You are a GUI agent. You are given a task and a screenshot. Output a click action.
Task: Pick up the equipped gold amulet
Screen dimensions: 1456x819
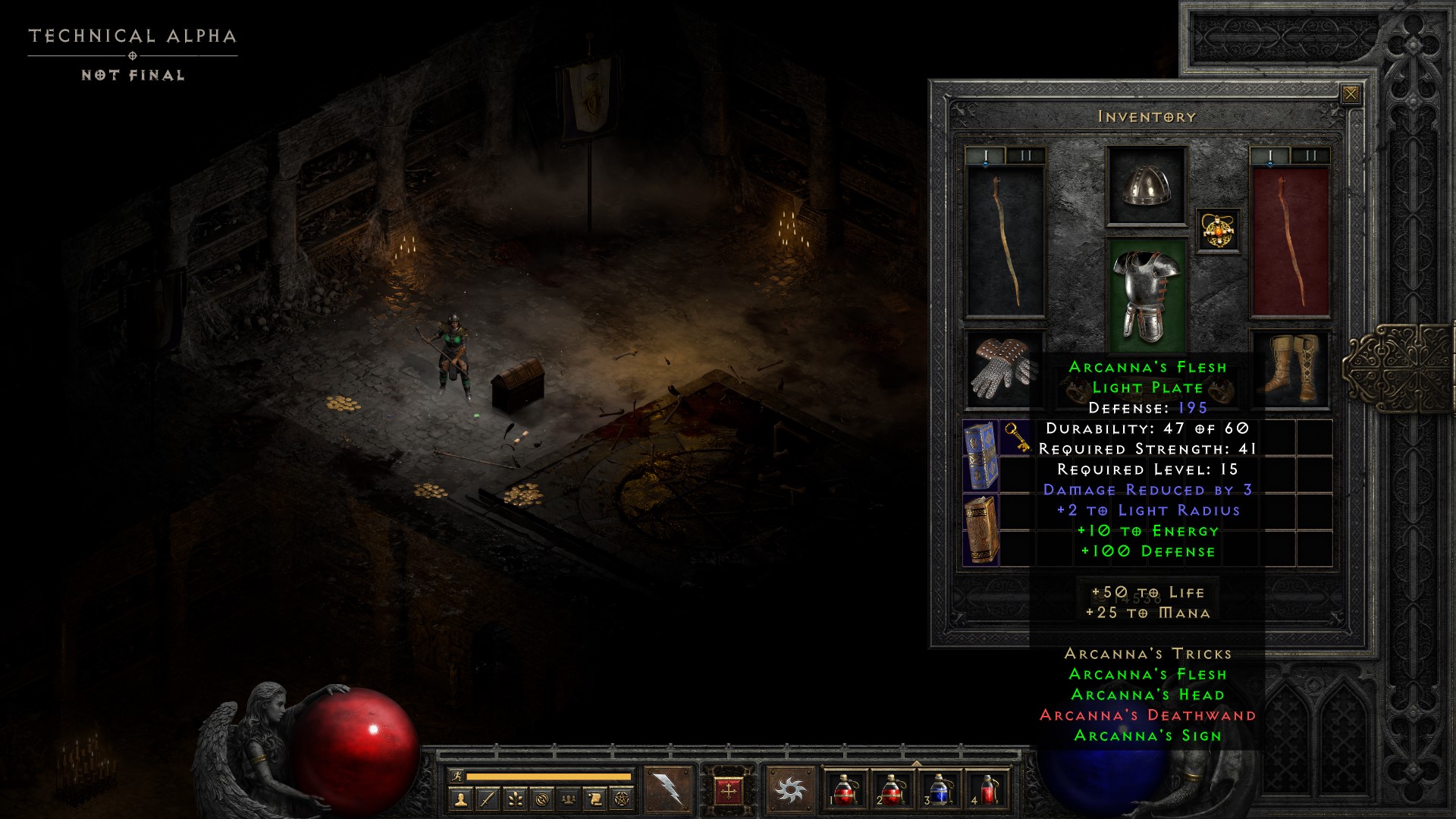[x=1218, y=230]
